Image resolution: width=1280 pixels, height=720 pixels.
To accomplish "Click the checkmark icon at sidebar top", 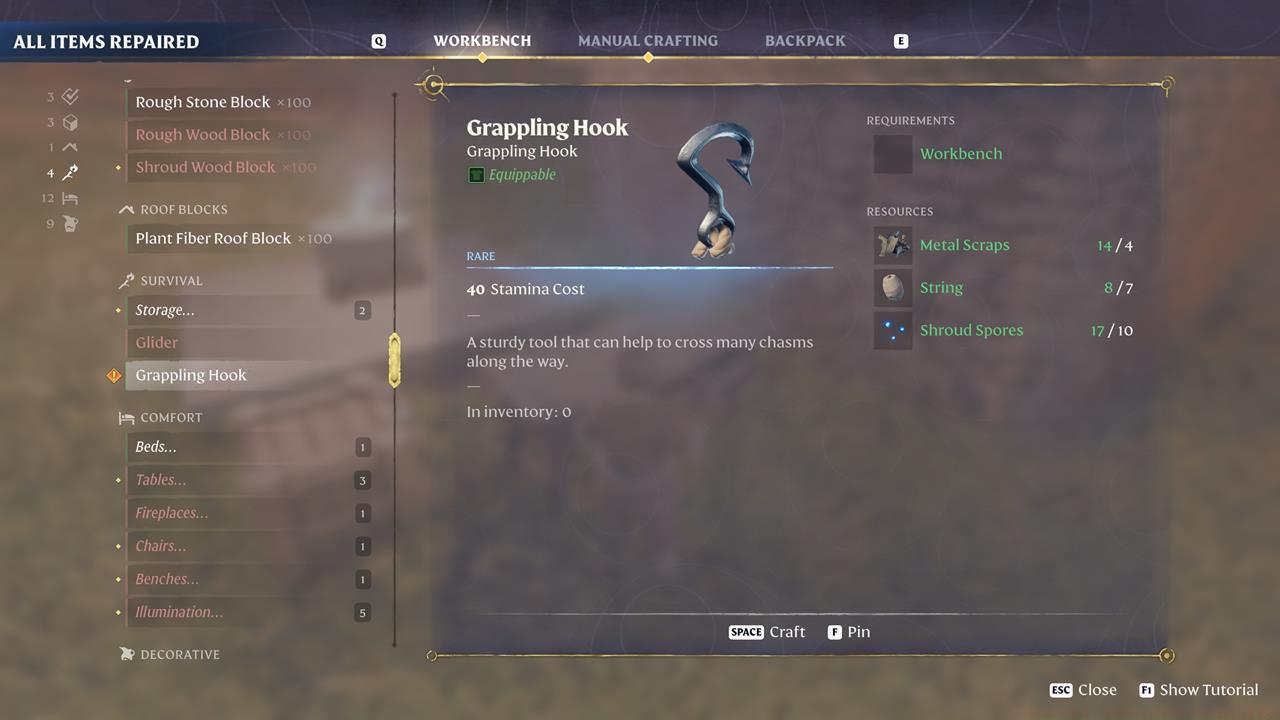I will [x=68, y=97].
